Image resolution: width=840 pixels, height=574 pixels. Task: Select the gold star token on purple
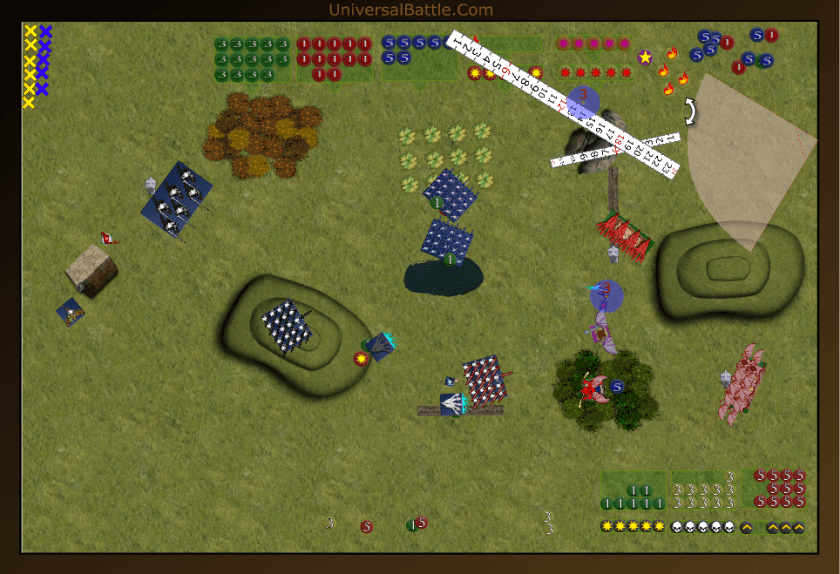point(645,57)
